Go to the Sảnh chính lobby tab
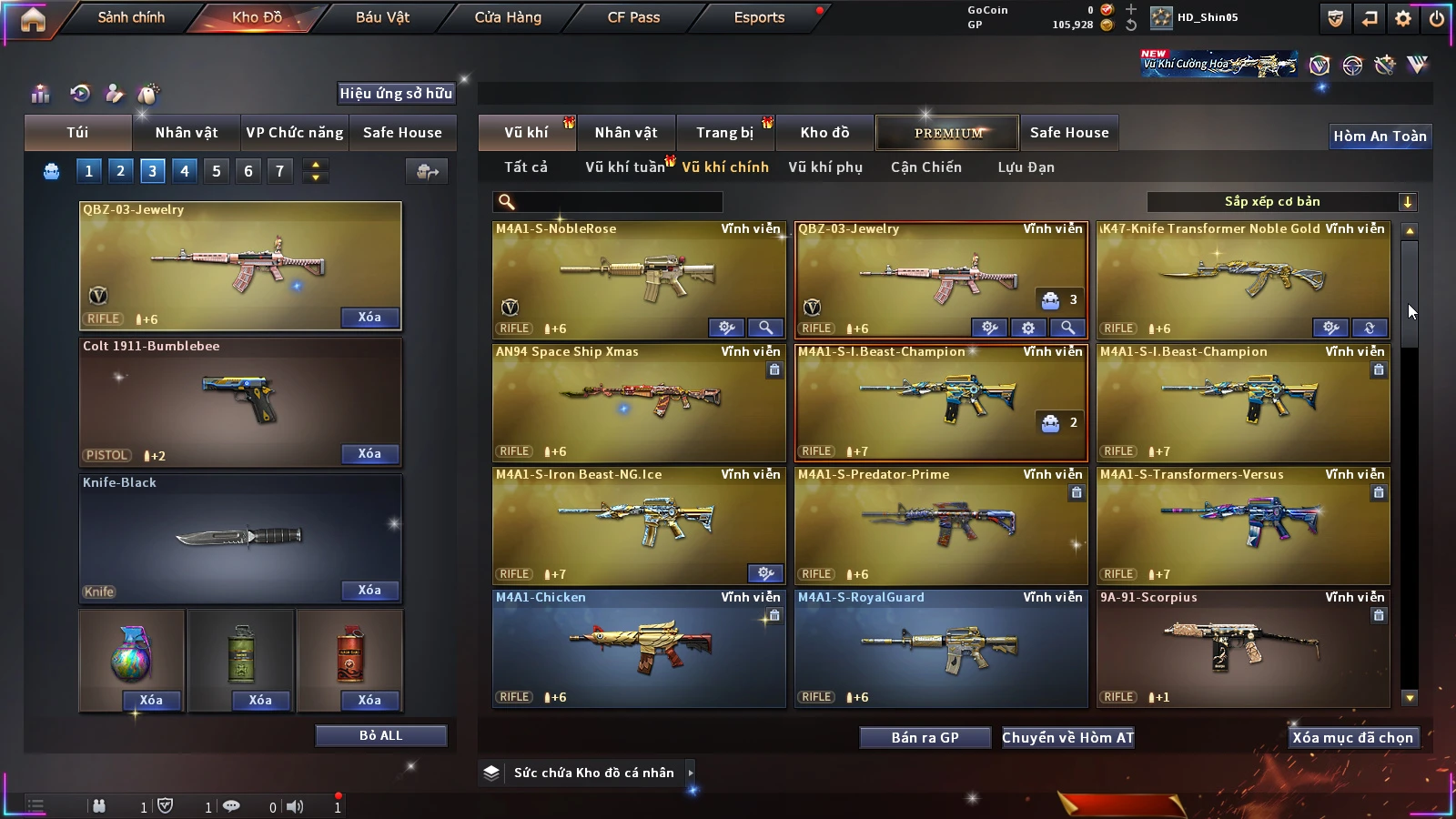Screen dimensions: 1456x819 [x=131, y=17]
